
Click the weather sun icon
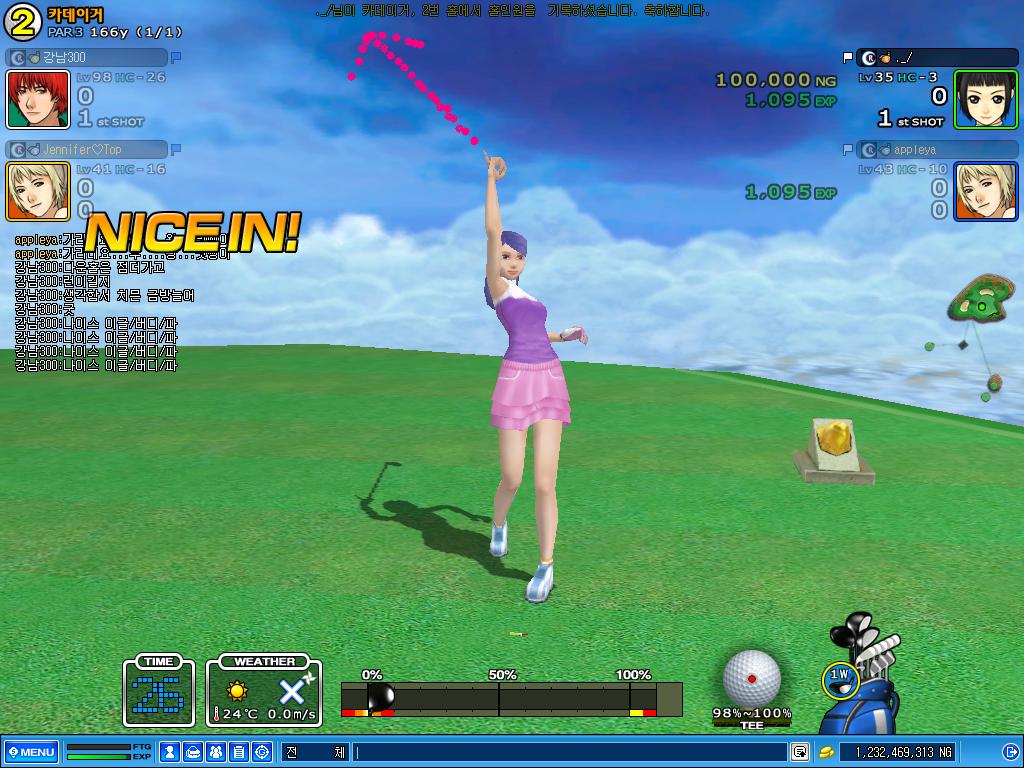point(237,690)
